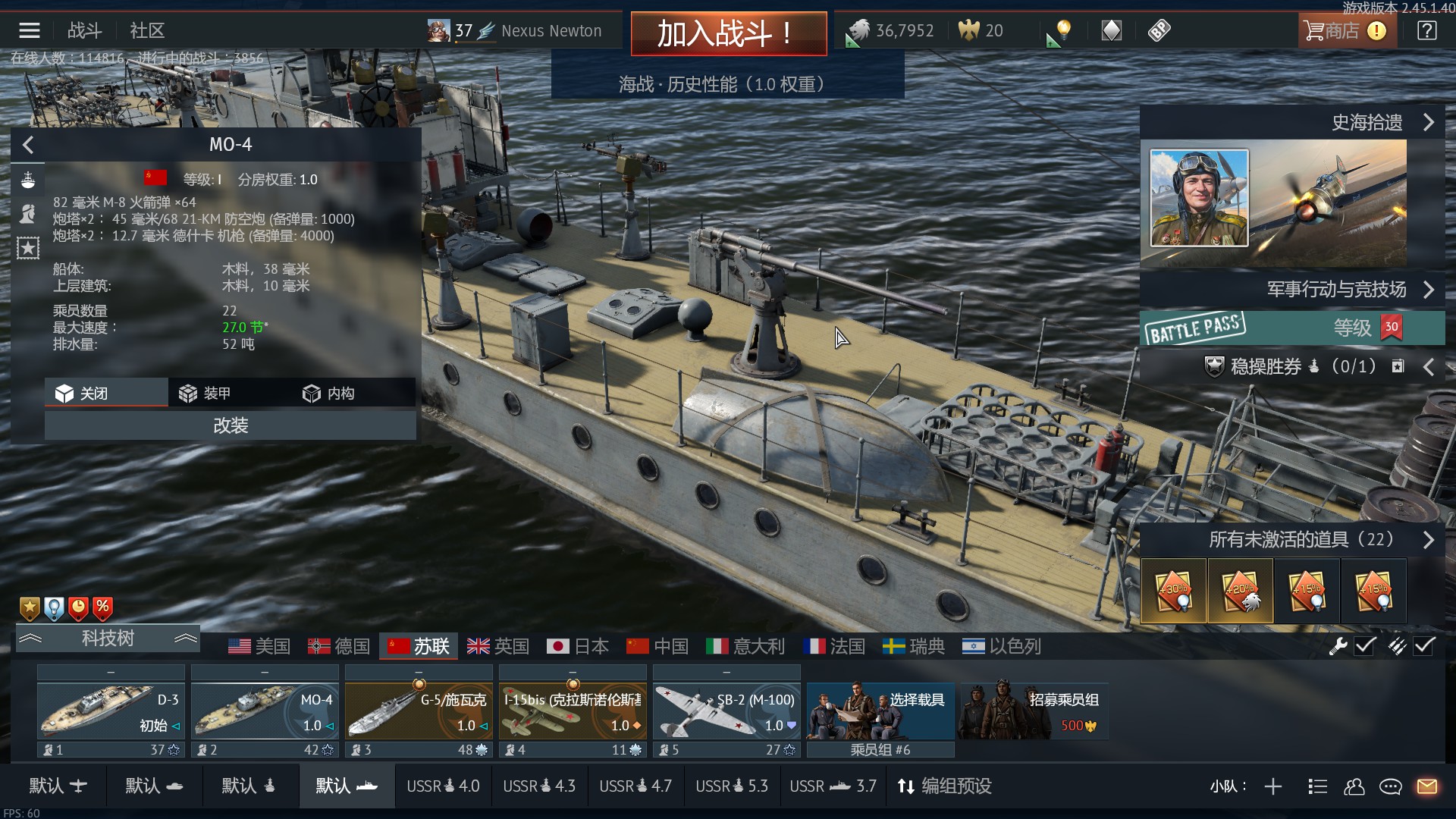The width and height of the screenshot is (1456, 819).
Task: Open the 科技树 research tree
Action: [108, 639]
